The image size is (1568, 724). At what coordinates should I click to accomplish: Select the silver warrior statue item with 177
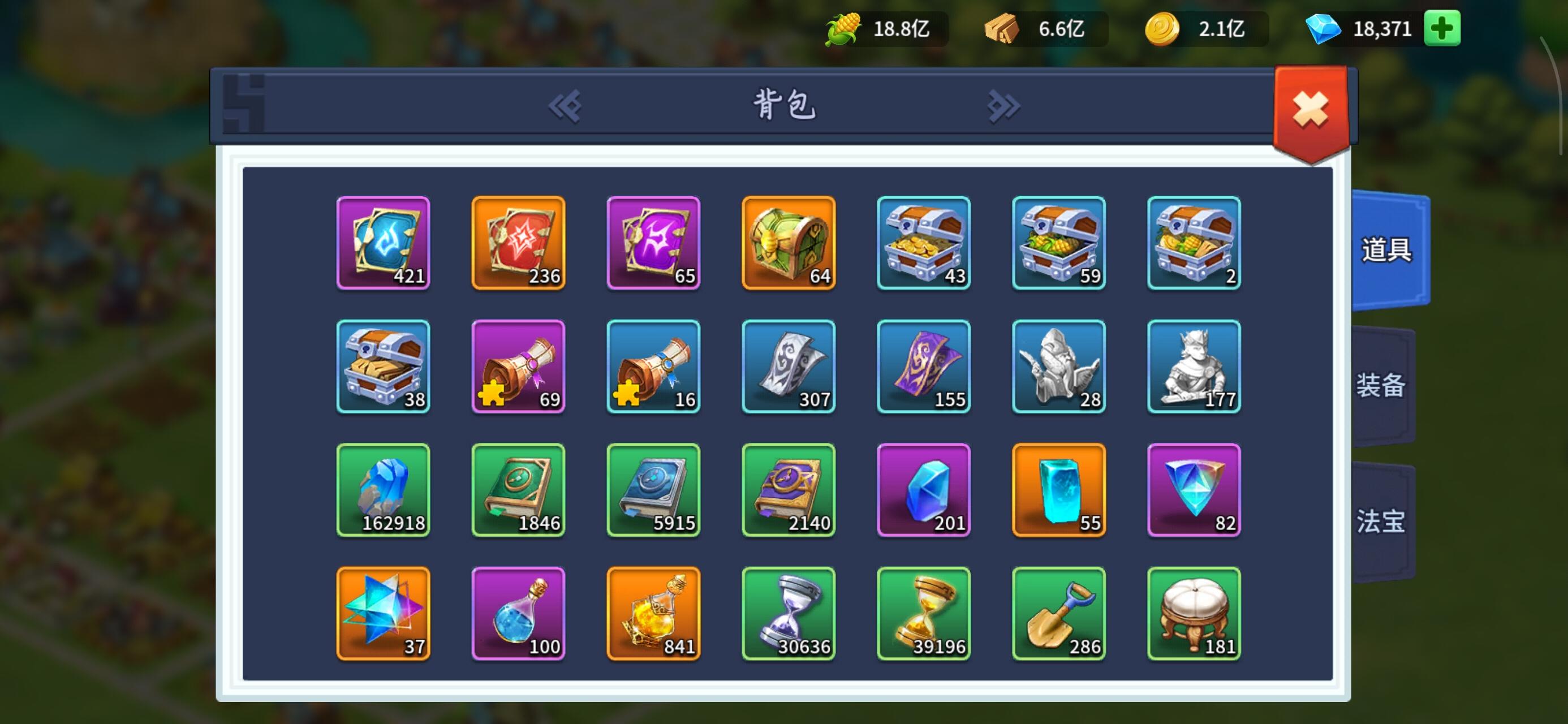pos(1193,367)
